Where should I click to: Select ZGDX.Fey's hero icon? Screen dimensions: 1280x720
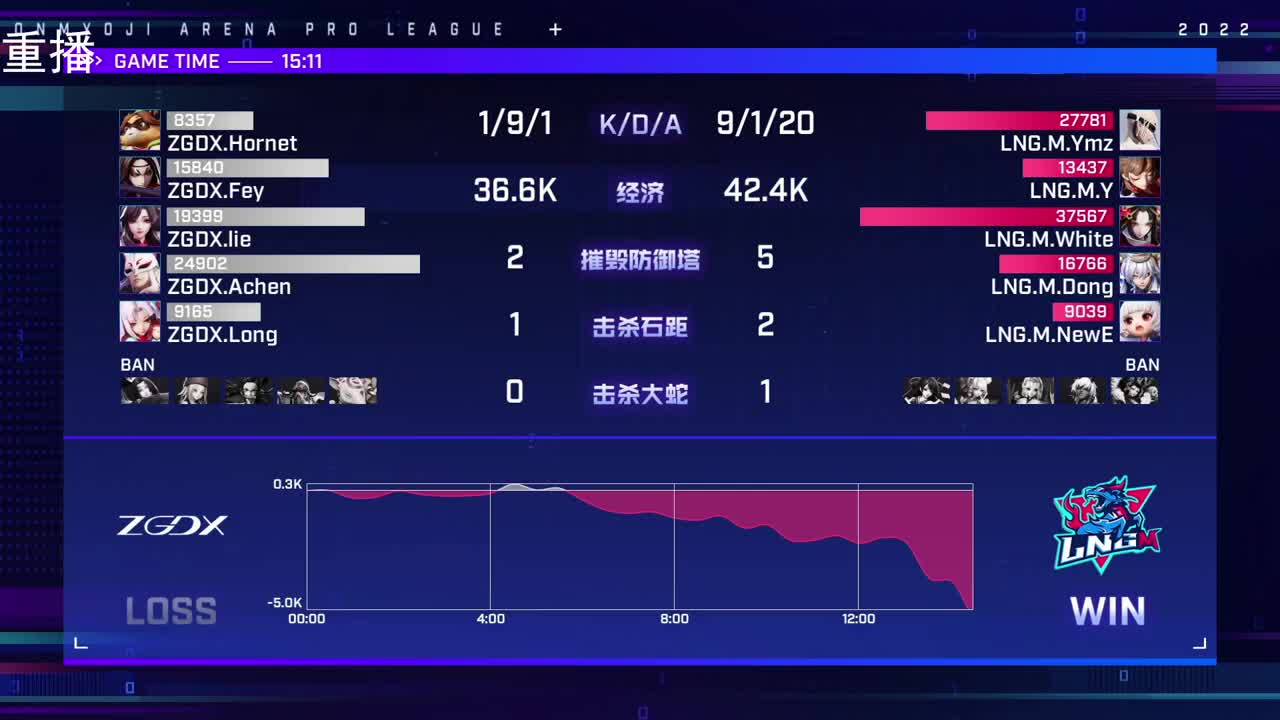(x=140, y=177)
